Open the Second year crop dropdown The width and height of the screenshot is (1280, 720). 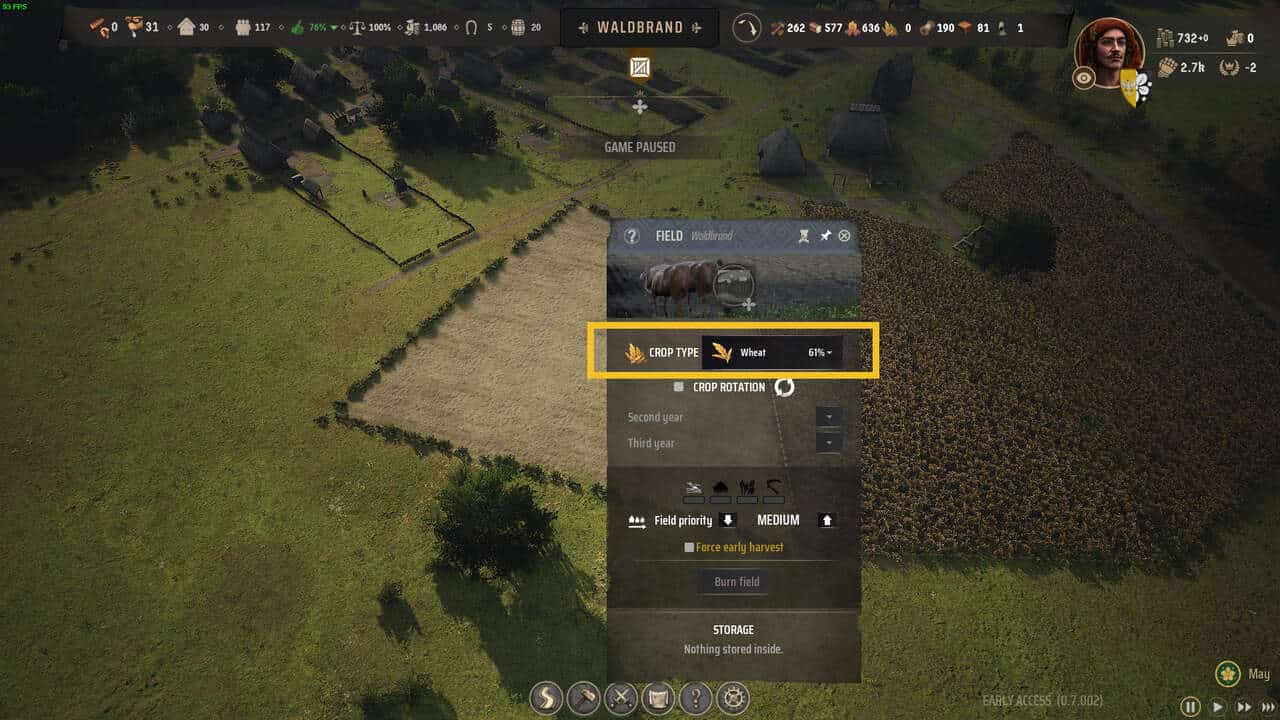click(x=829, y=416)
